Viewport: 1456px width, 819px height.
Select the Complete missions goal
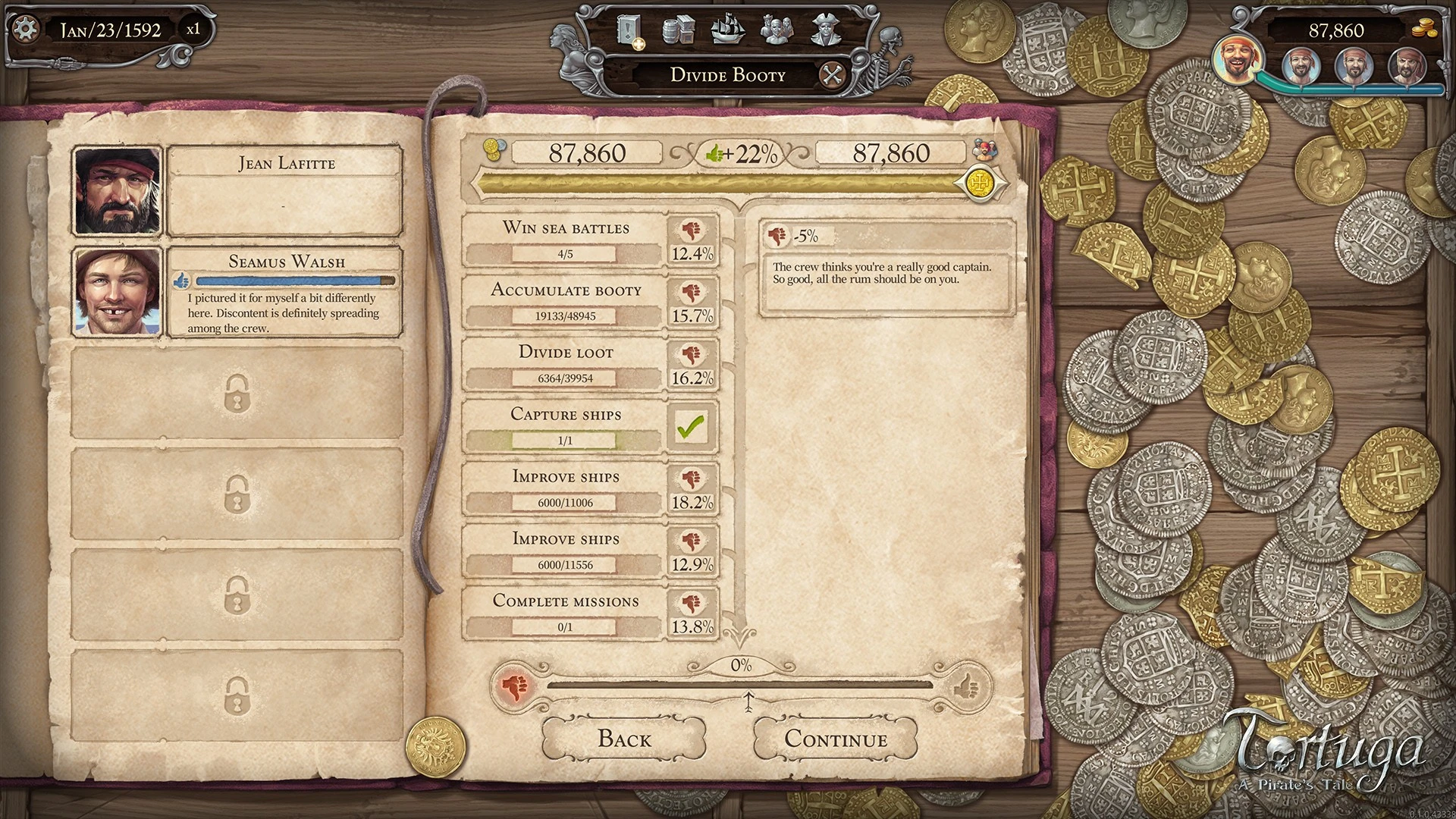click(x=565, y=613)
